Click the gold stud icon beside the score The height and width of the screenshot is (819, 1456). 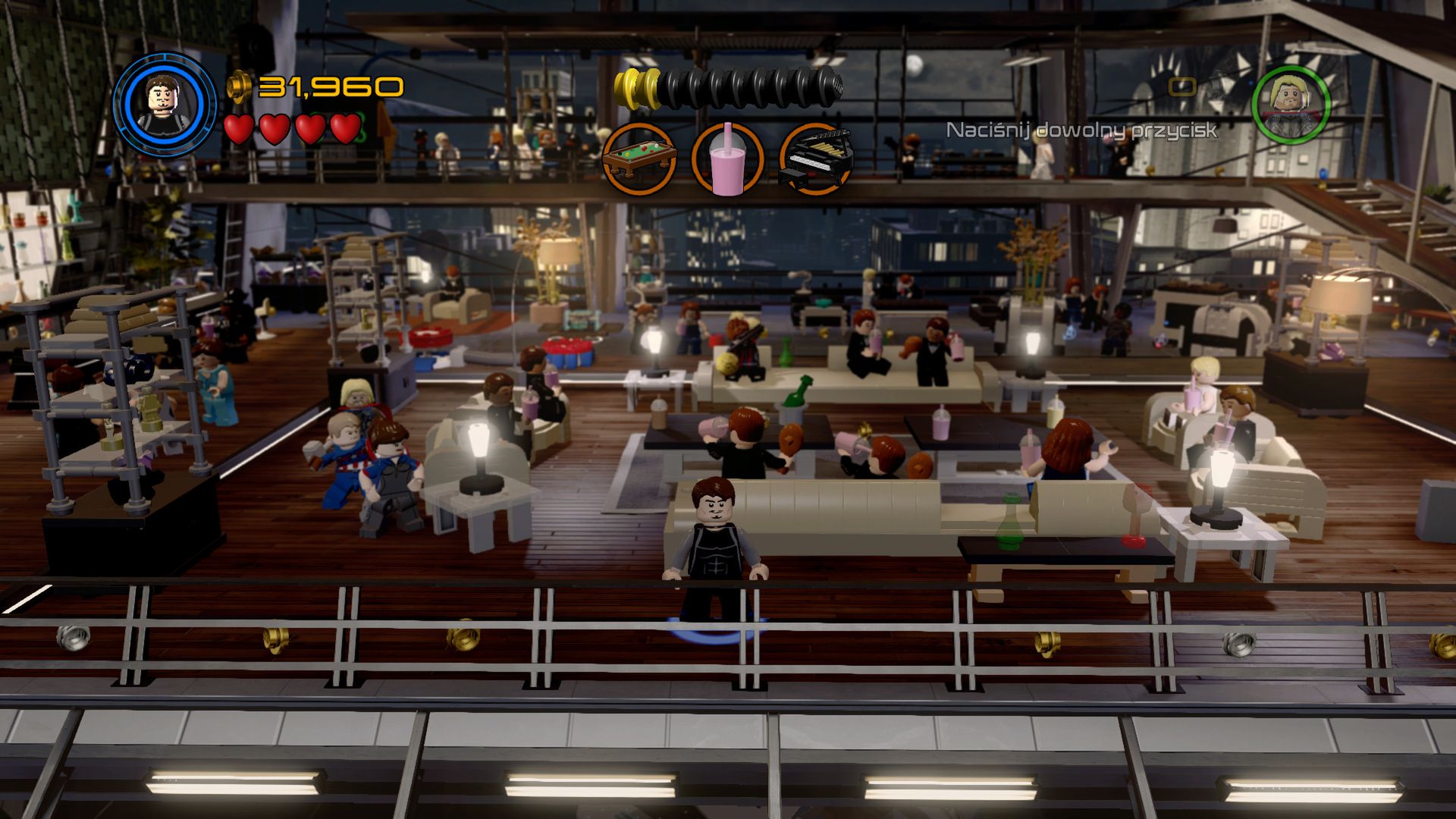(241, 86)
